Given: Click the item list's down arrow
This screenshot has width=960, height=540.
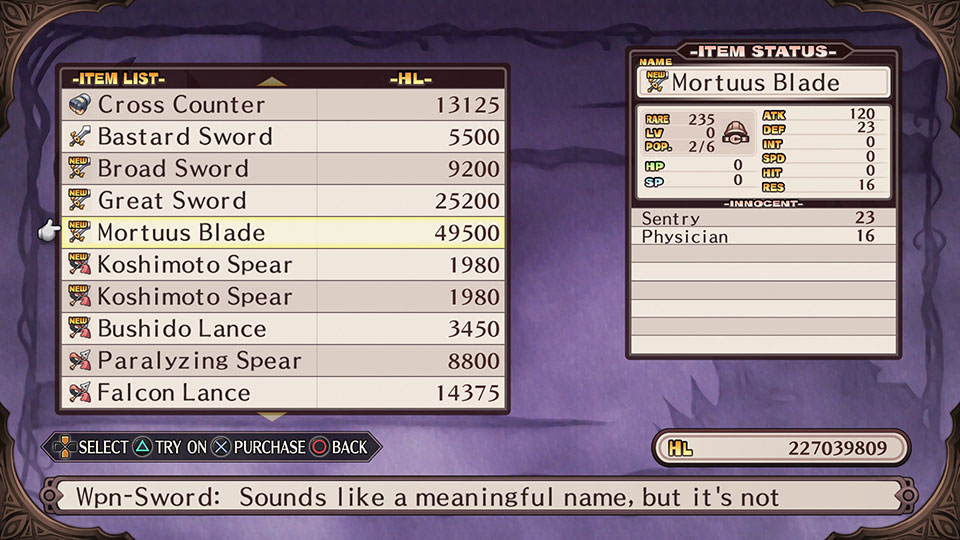Looking at the screenshot, I should click(272, 415).
